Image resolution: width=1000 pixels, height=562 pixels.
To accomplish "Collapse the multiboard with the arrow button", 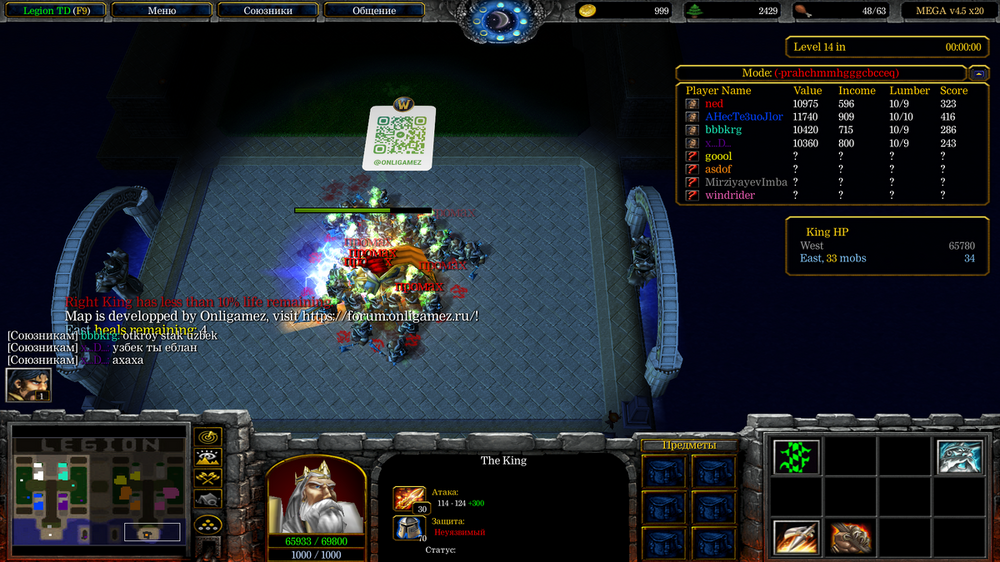I will pos(980,73).
